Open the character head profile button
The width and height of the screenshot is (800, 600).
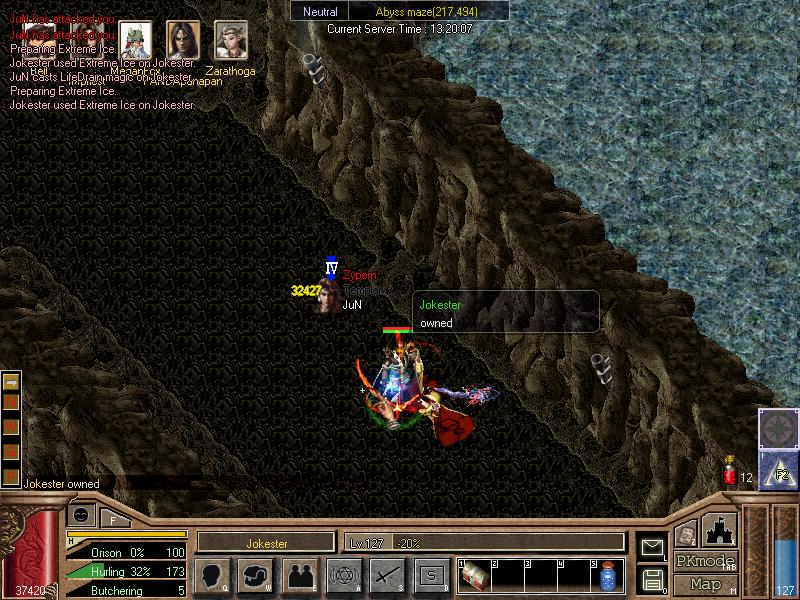[x=211, y=576]
